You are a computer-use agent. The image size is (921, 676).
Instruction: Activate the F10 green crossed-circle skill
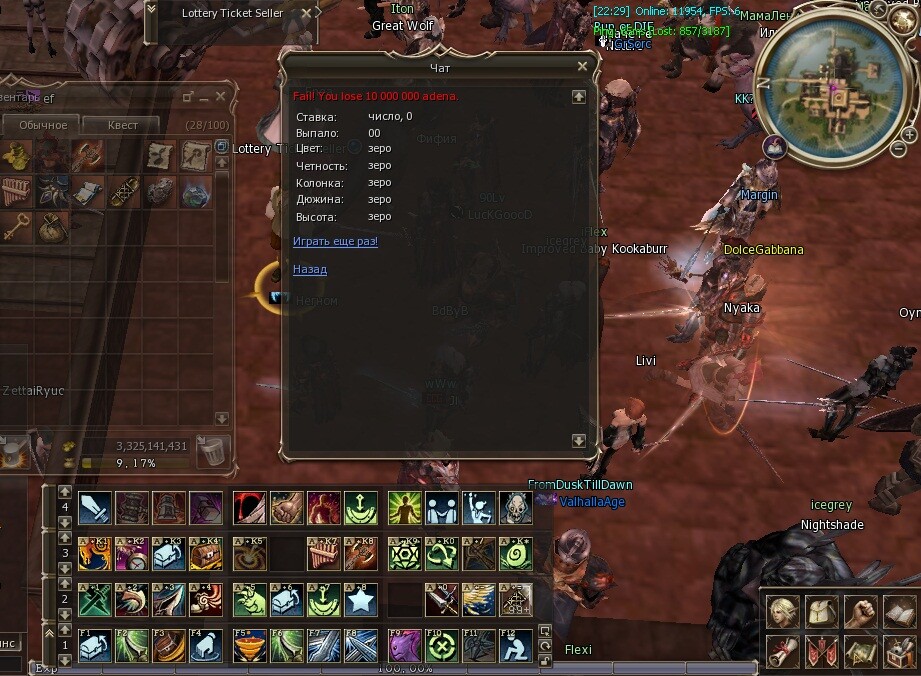tap(442, 645)
